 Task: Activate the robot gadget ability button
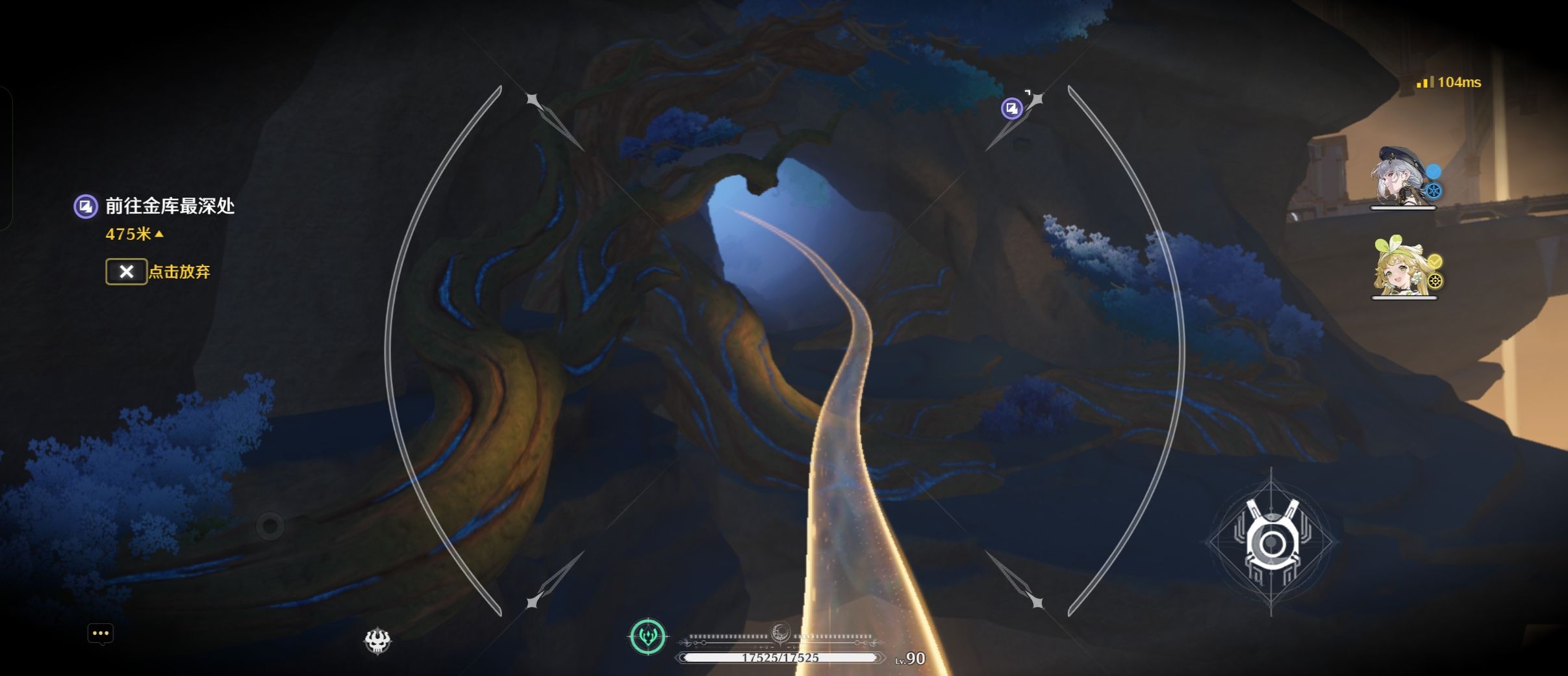1271,541
